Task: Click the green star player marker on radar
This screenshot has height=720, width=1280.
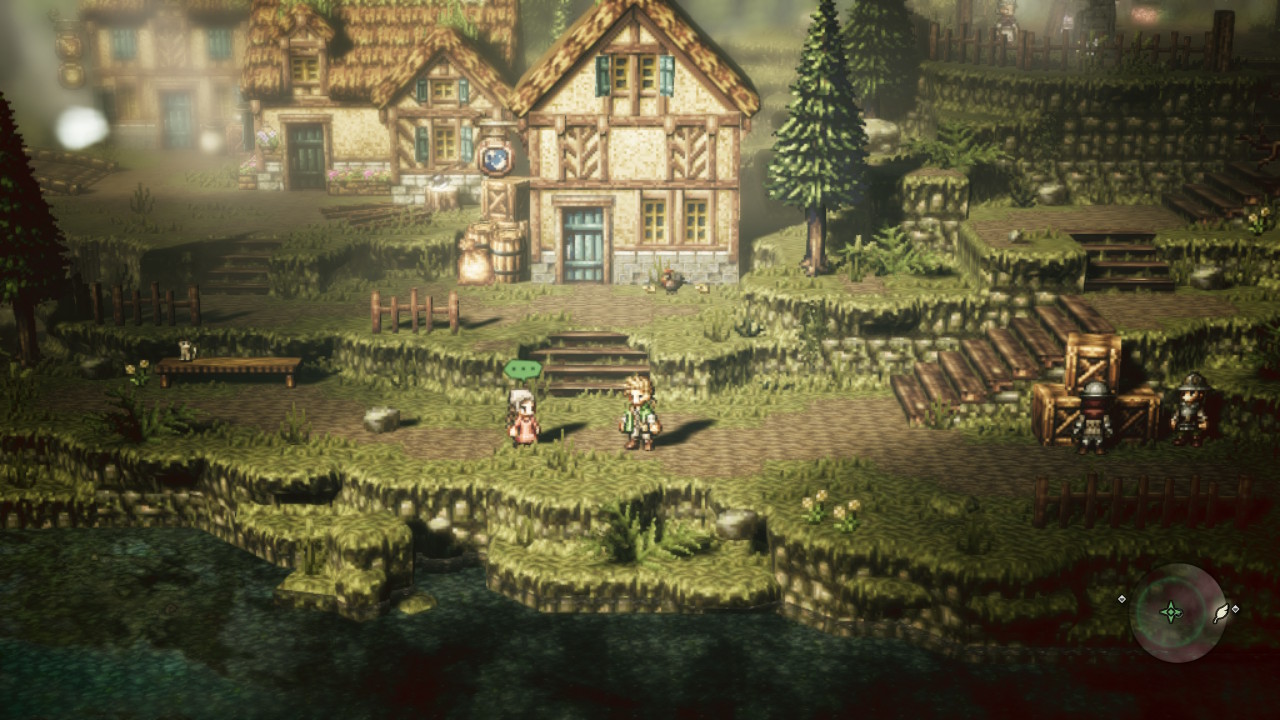Action: [1170, 612]
